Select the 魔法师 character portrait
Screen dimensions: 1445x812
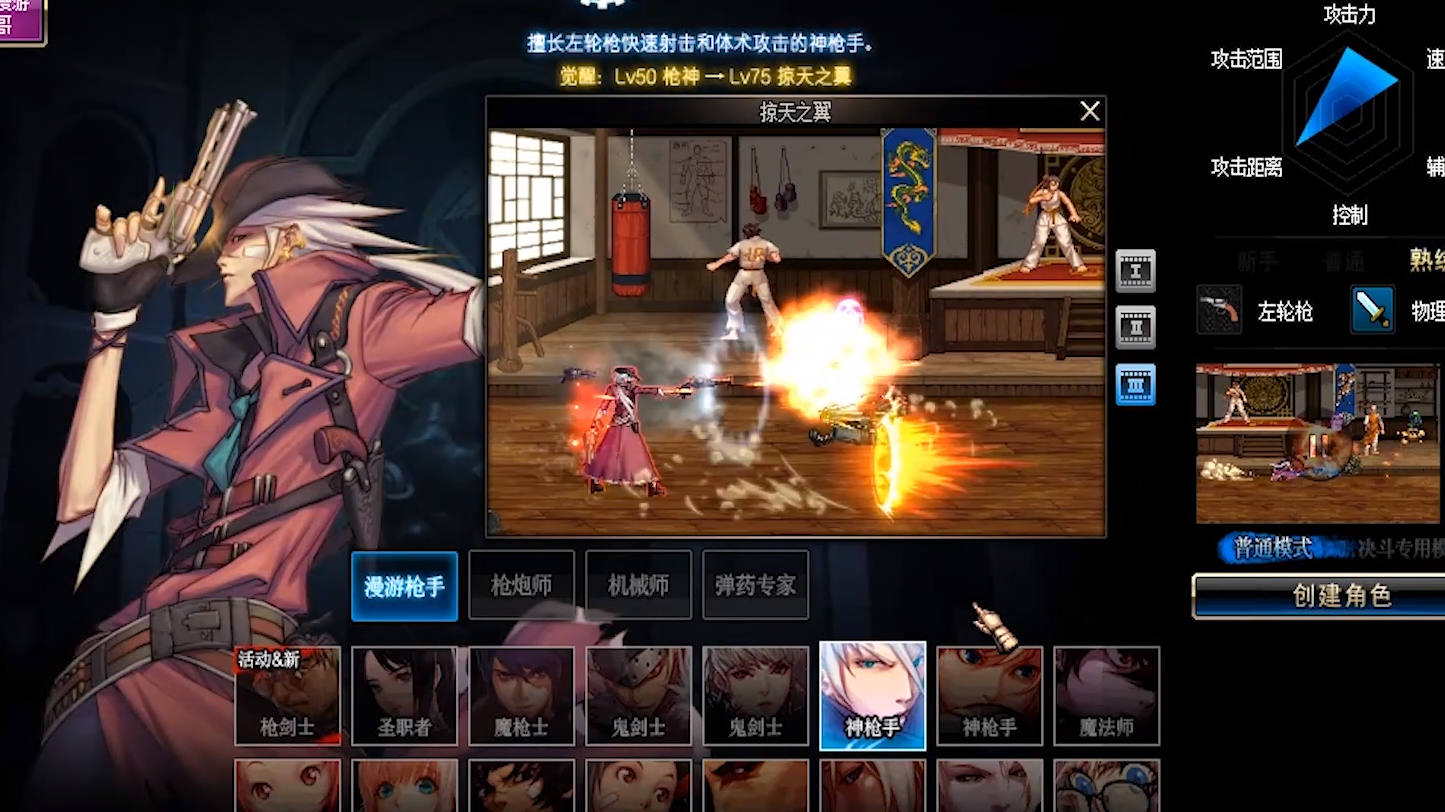point(1106,696)
